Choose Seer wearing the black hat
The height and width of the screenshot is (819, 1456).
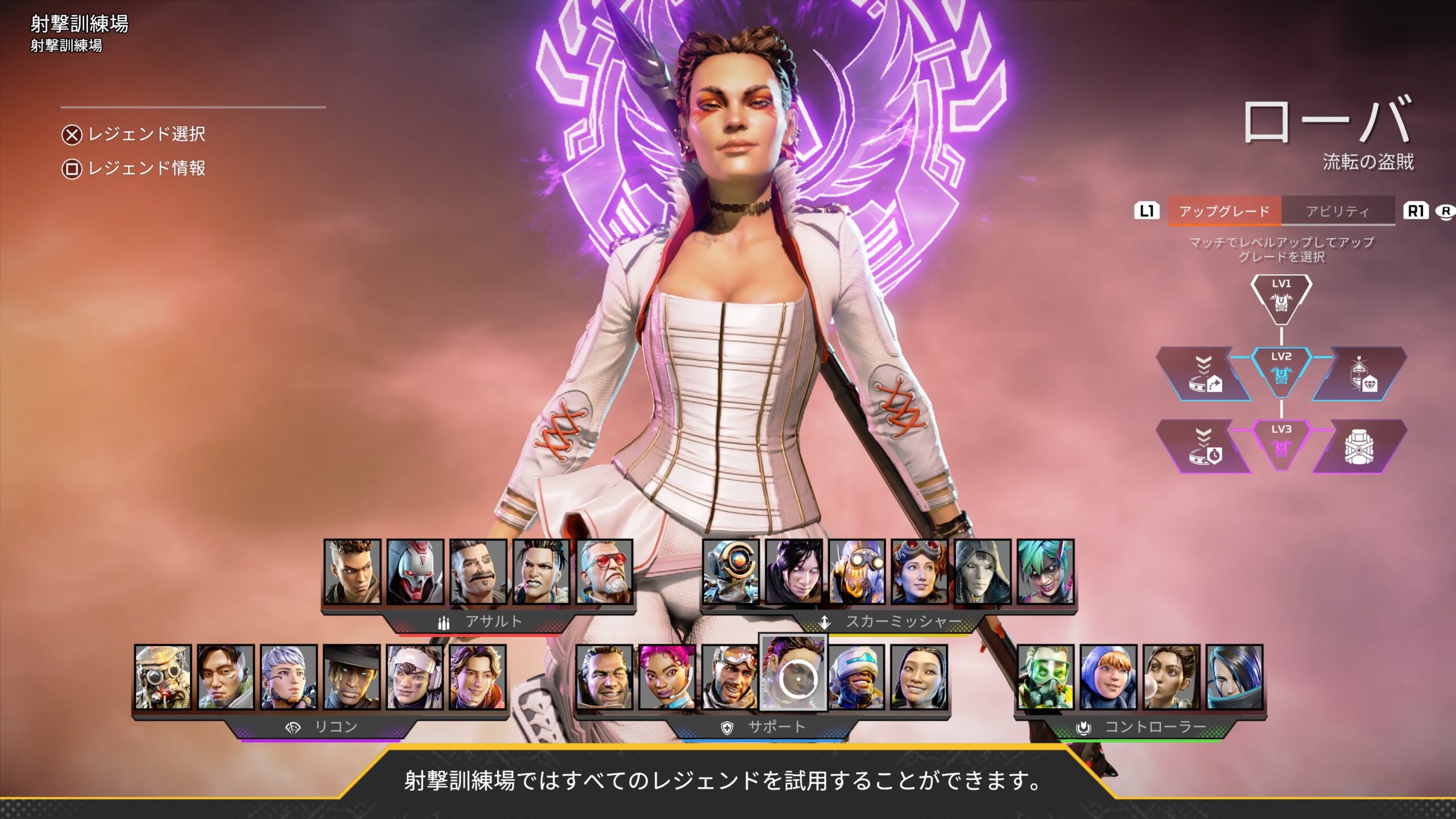tap(351, 677)
